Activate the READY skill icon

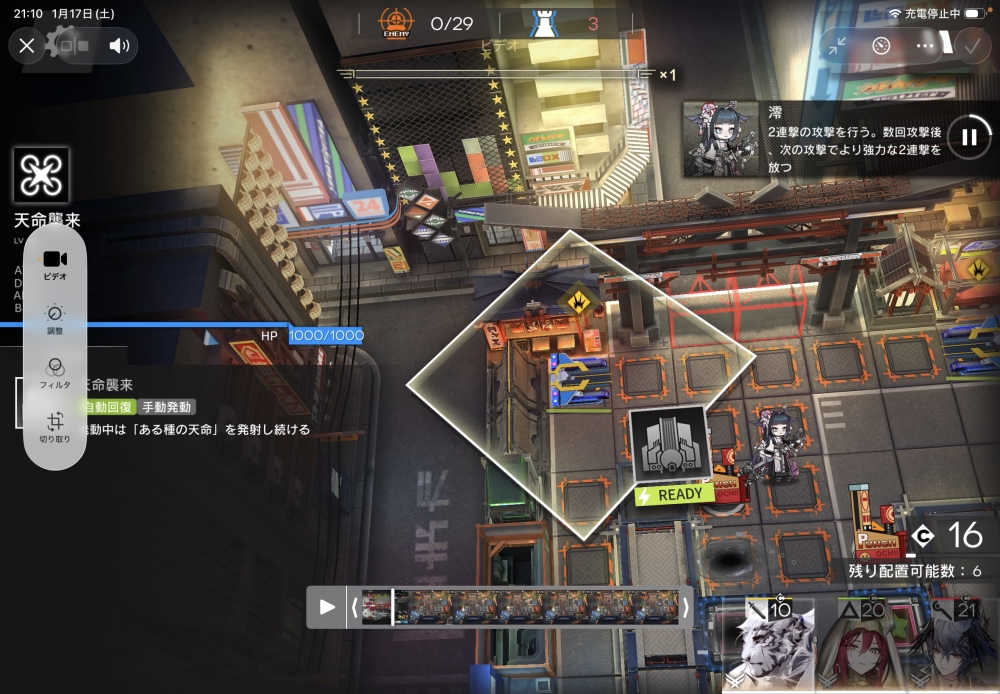[670, 444]
